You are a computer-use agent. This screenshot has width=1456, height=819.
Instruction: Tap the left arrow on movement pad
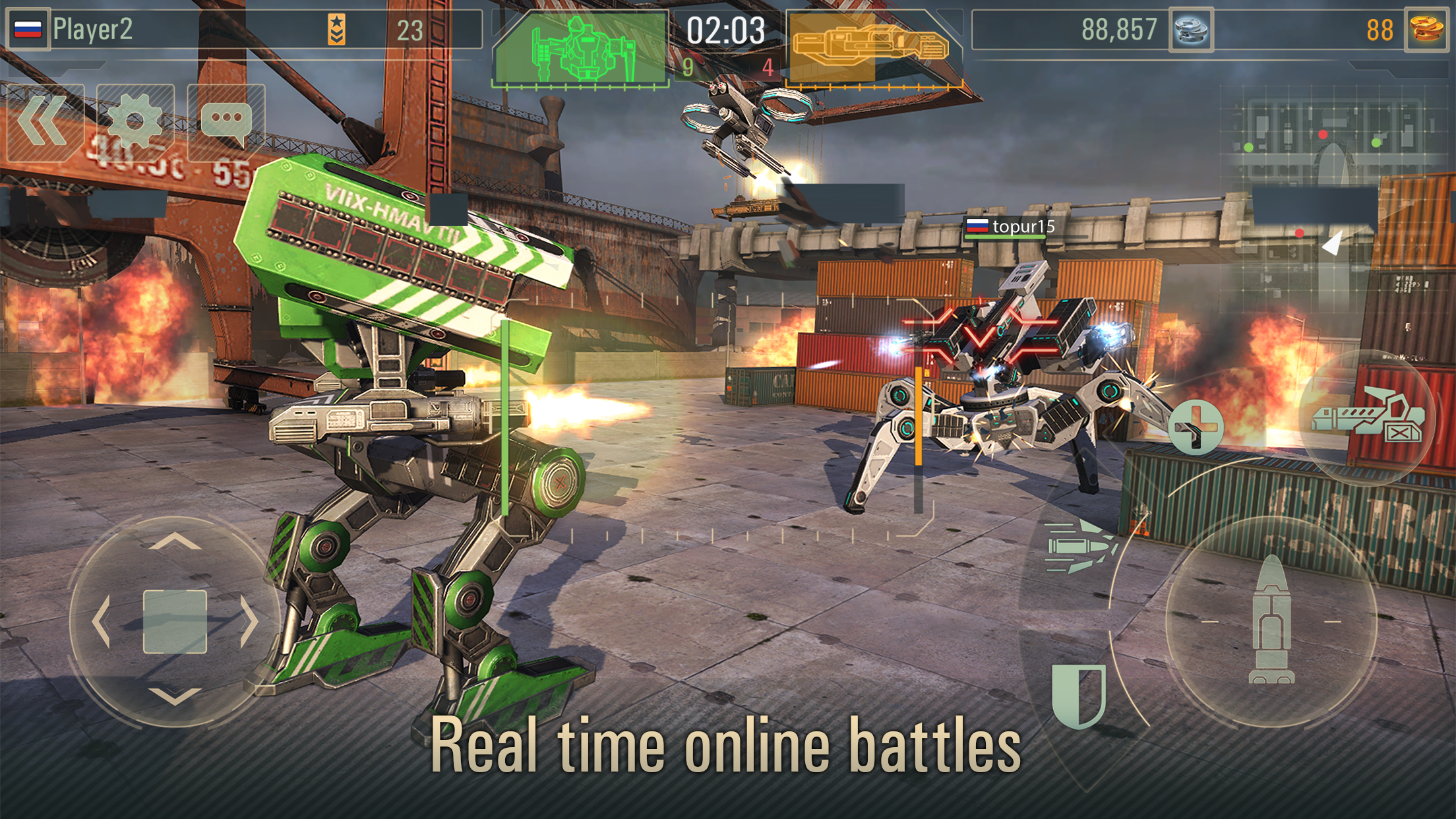click(x=101, y=621)
